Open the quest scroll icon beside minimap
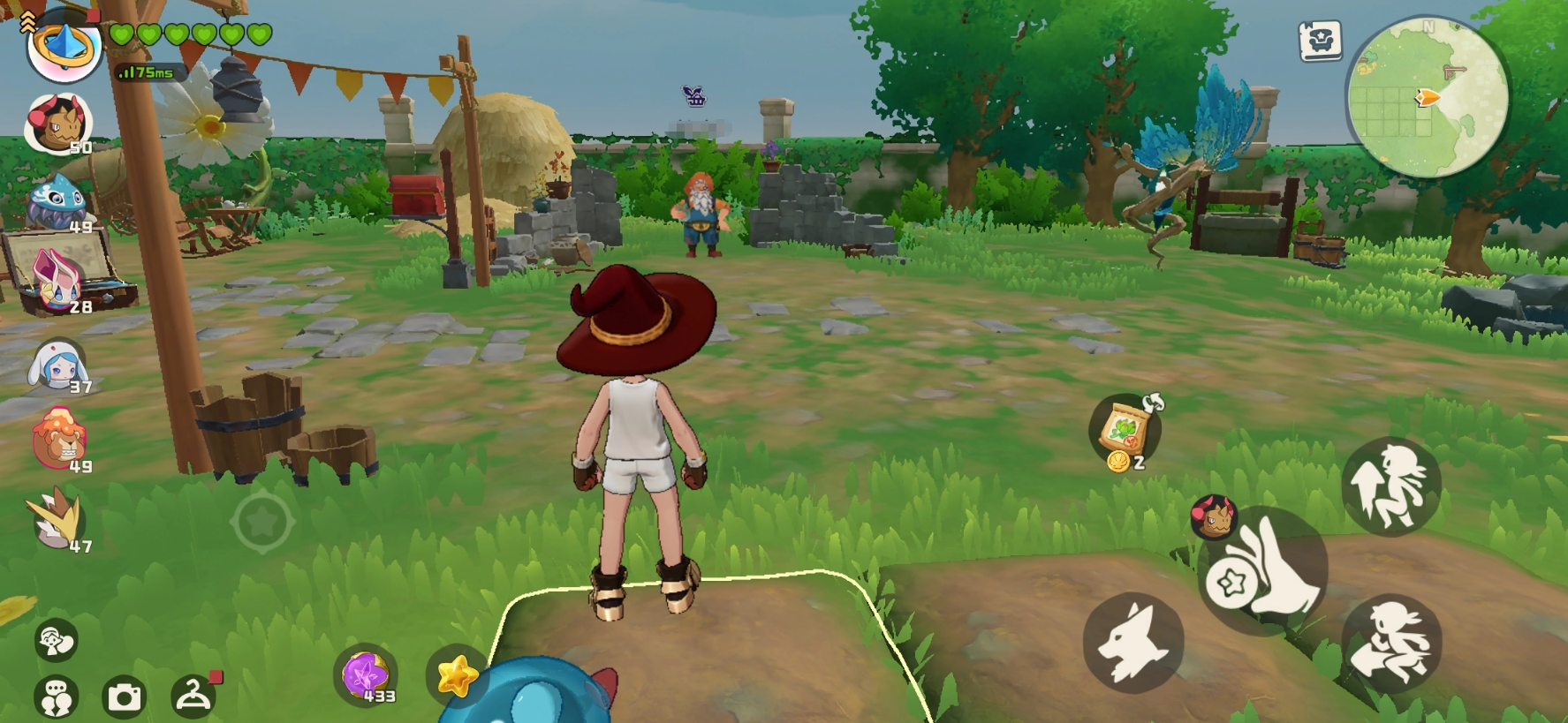 click(x=1320, y=41)
